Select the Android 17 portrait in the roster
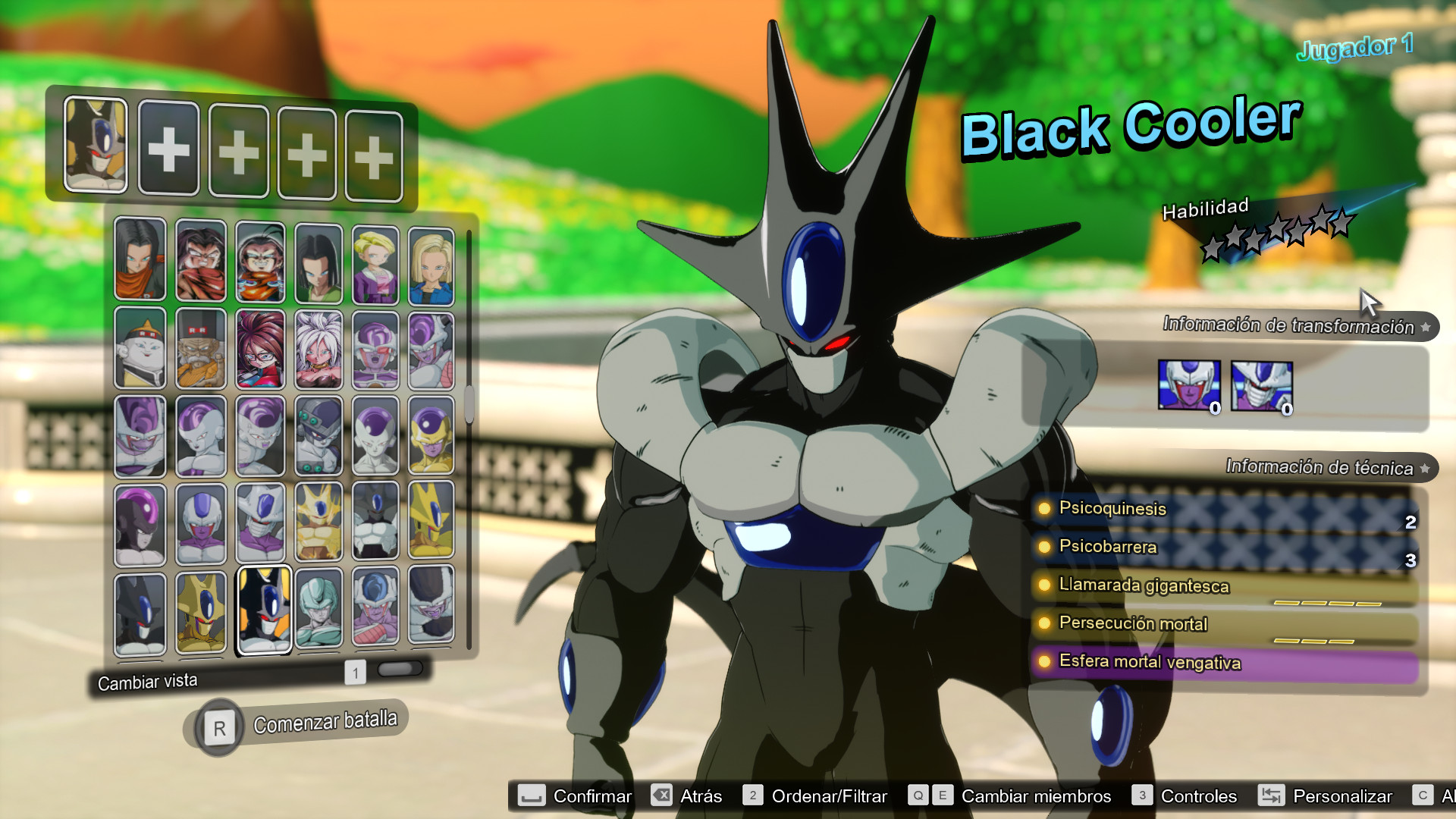The image size is (1456, 819). 140,262
